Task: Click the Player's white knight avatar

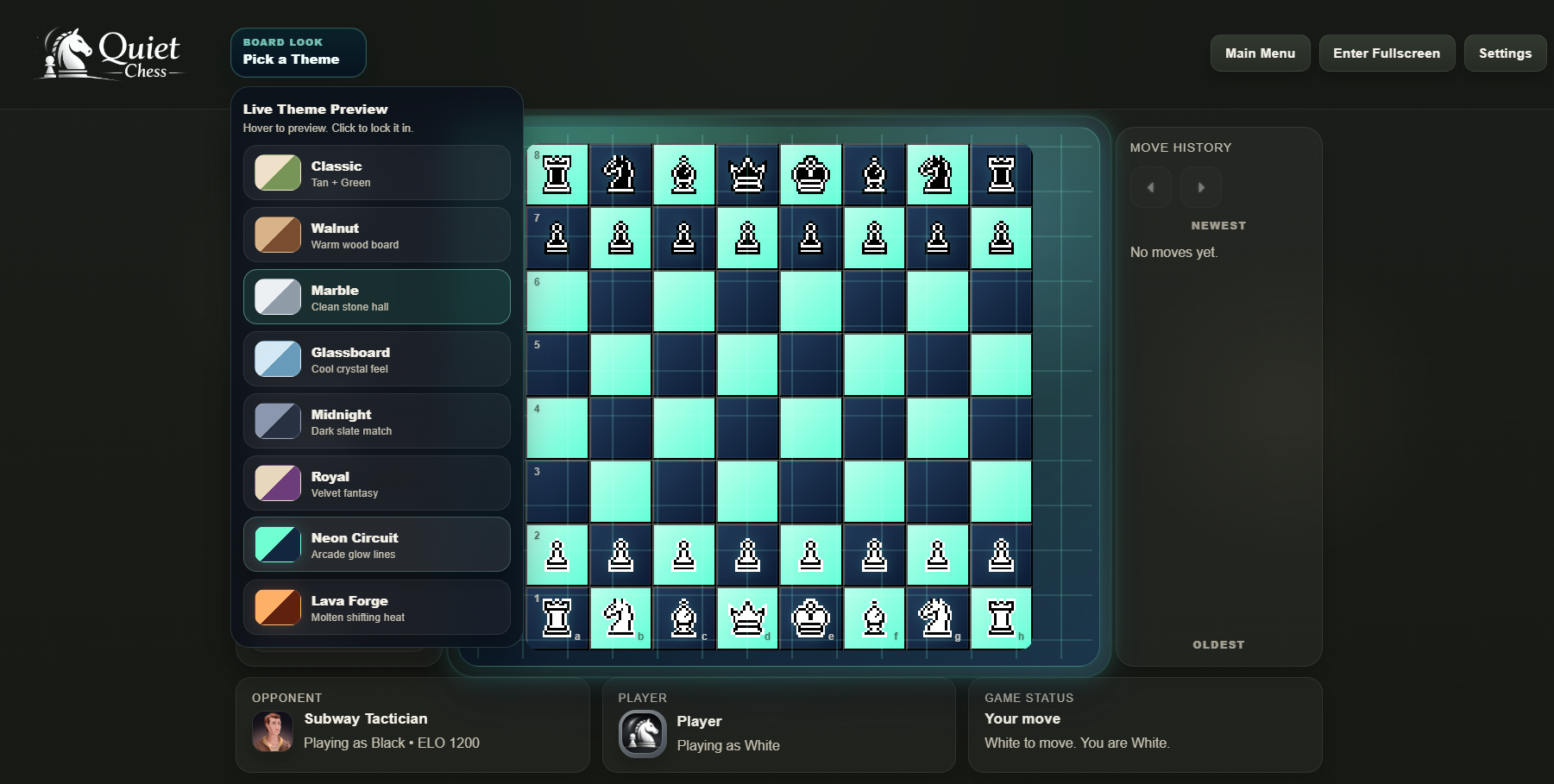Action: 642,733
